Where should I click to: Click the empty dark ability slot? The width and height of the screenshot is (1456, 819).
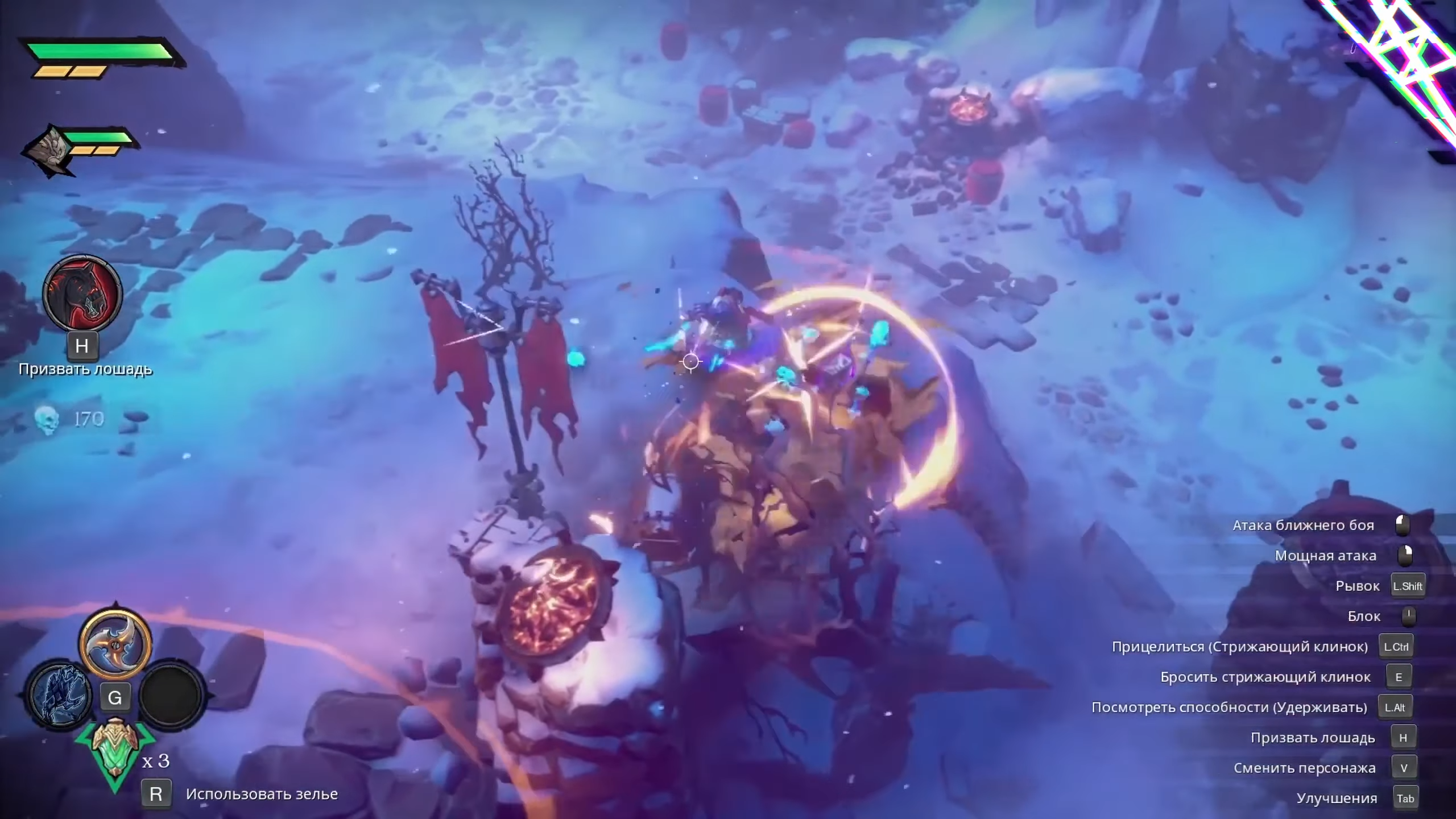pos(172,695)
